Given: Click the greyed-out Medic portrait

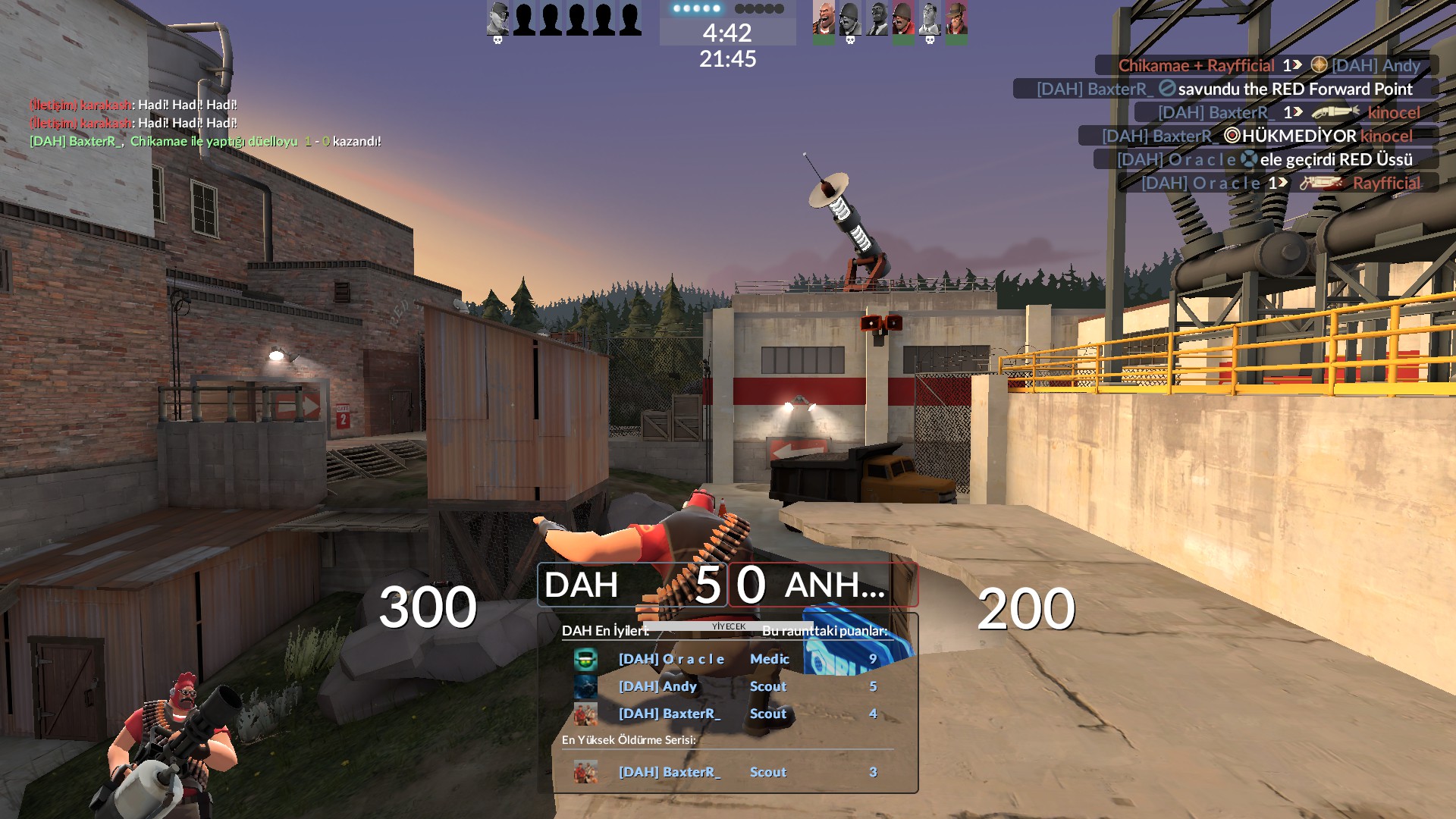Looking at the screenshot, I should [x=930, y=20].
